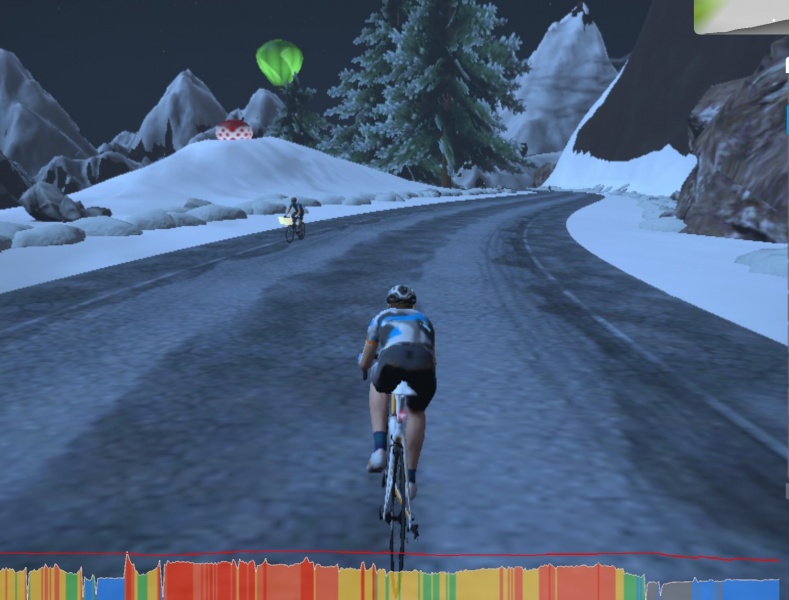This screenshot has height=600, width=789.
Task: Toggle the colored power zone graph
Action: pos(390,582)
